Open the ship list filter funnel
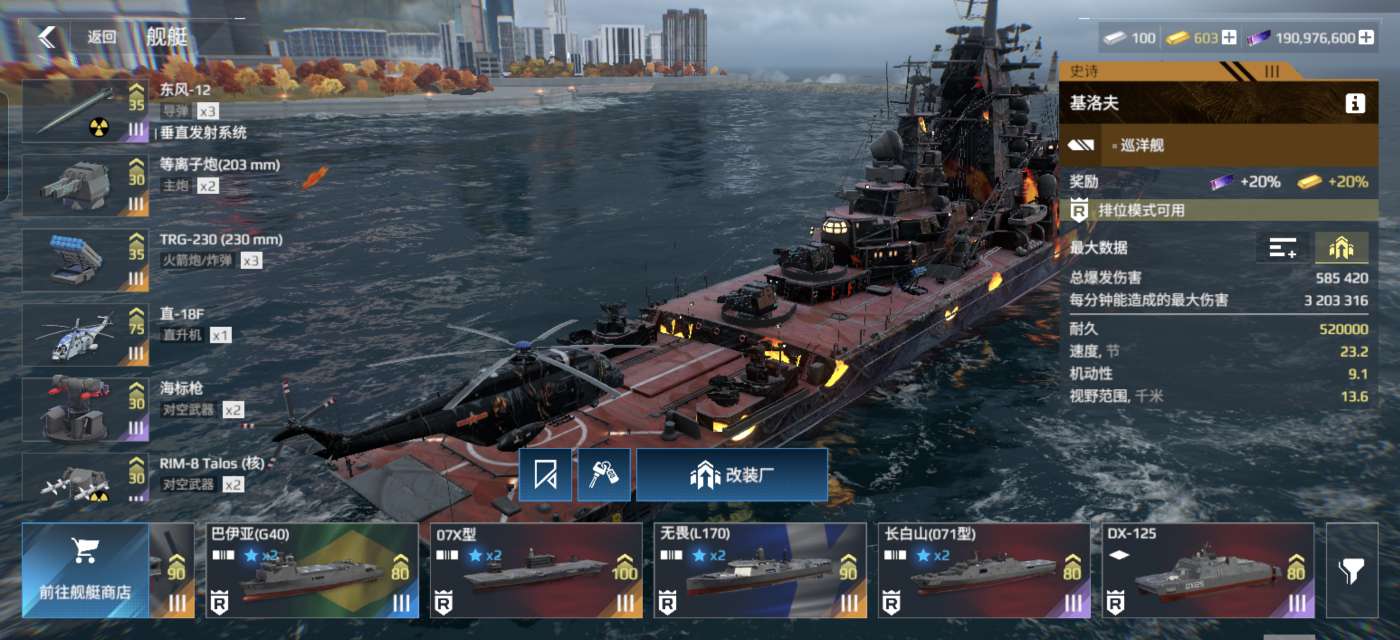This screenshot has width=1400, height=640. coord(1352,570)
